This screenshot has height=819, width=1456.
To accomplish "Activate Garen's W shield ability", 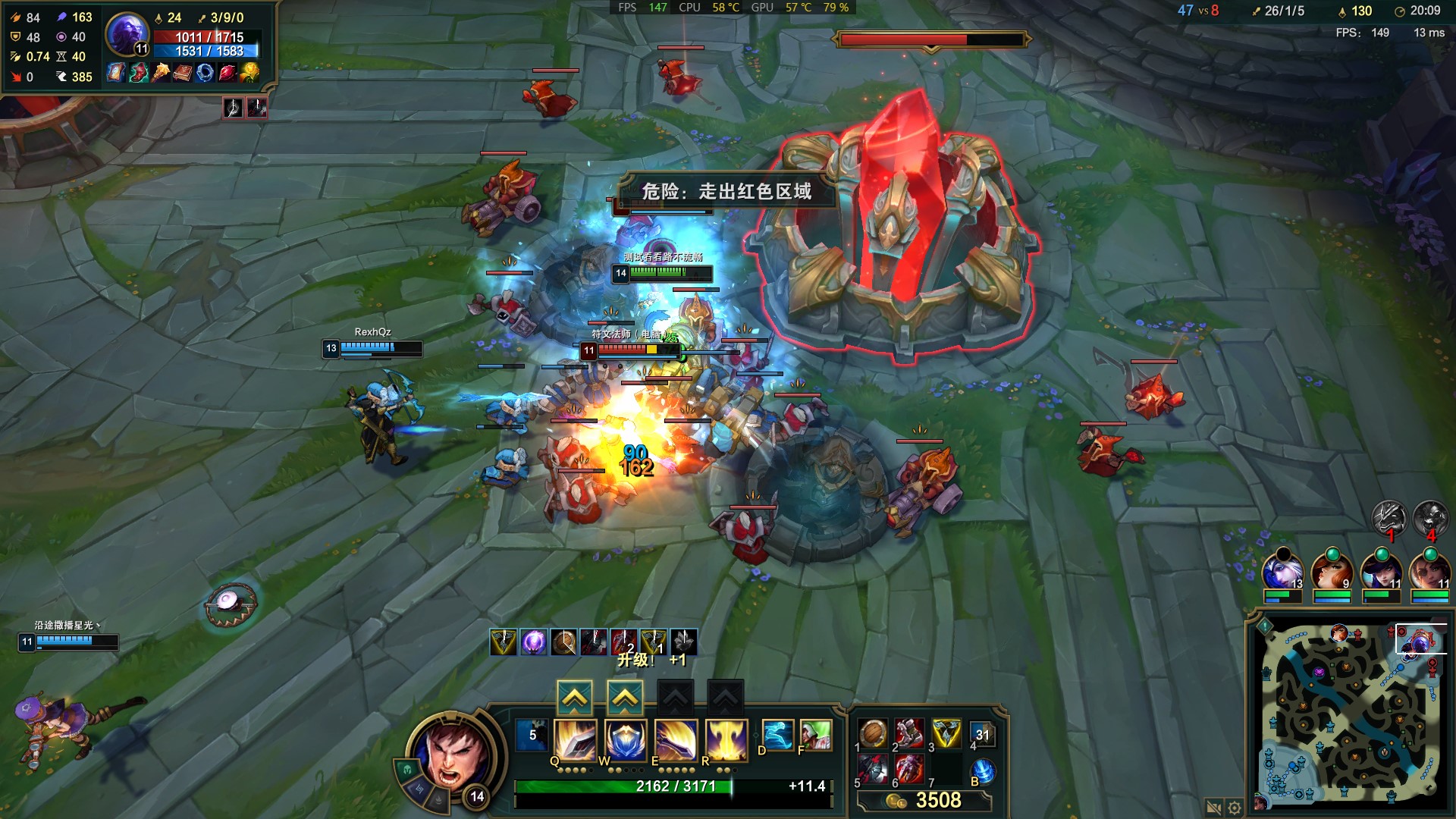I will point(625,739).
